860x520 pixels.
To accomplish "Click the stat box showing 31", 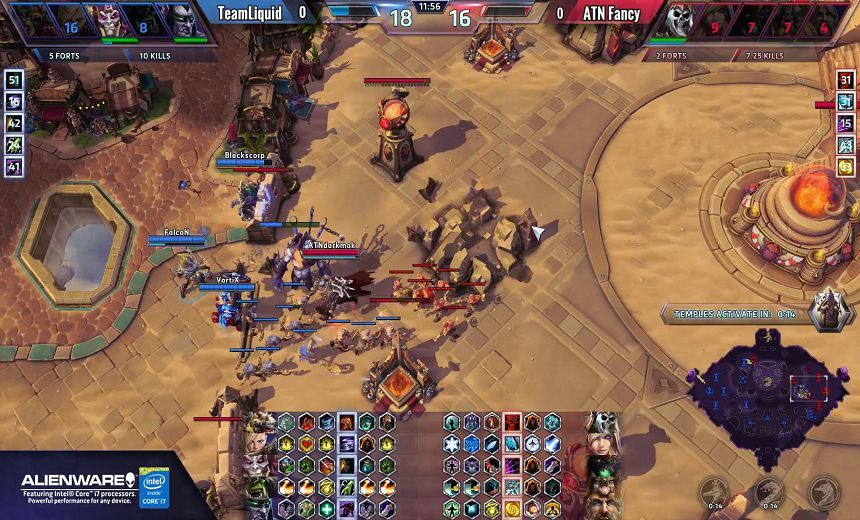I will 846,81.
